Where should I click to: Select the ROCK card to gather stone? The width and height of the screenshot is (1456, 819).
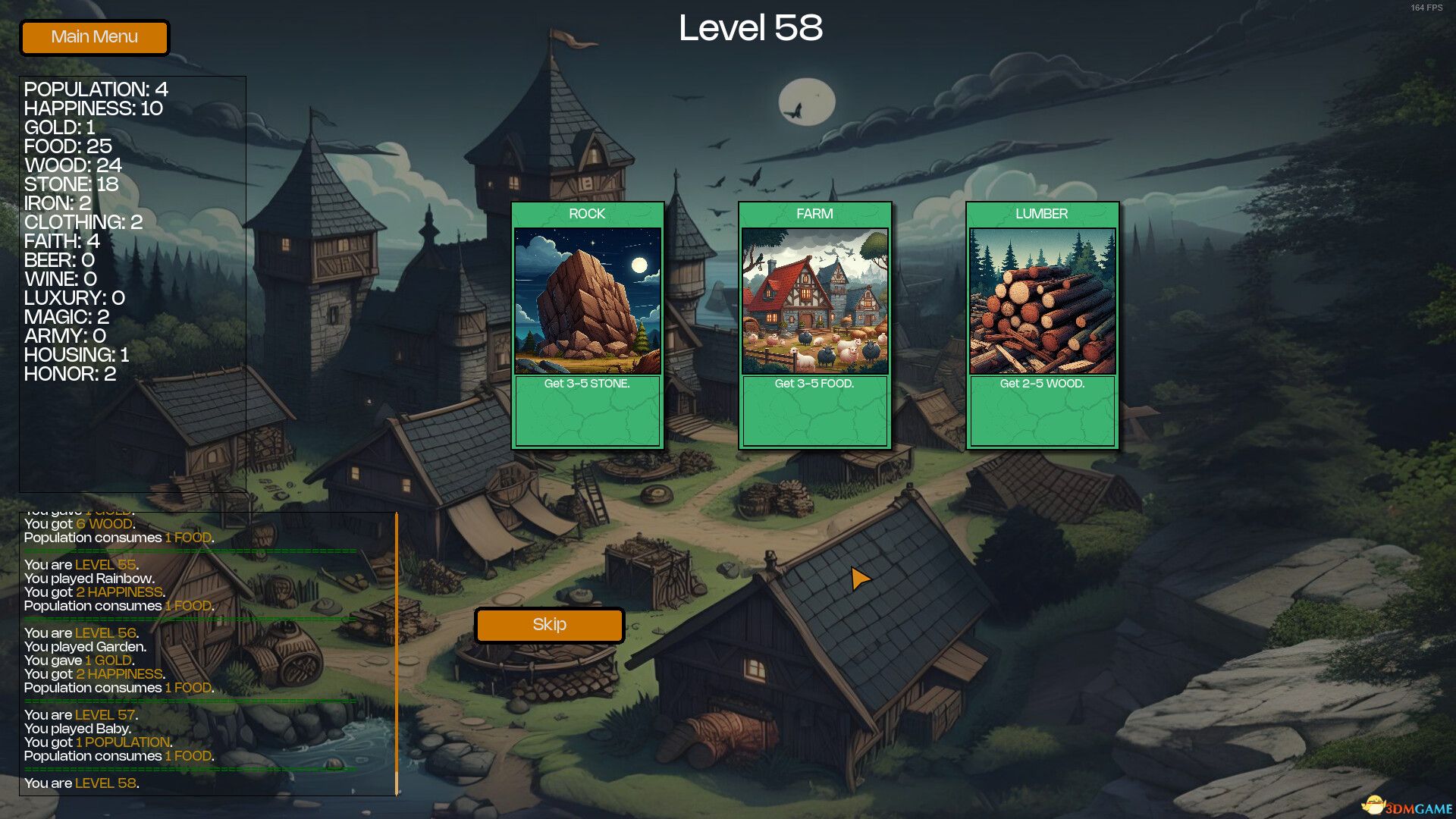588,326
